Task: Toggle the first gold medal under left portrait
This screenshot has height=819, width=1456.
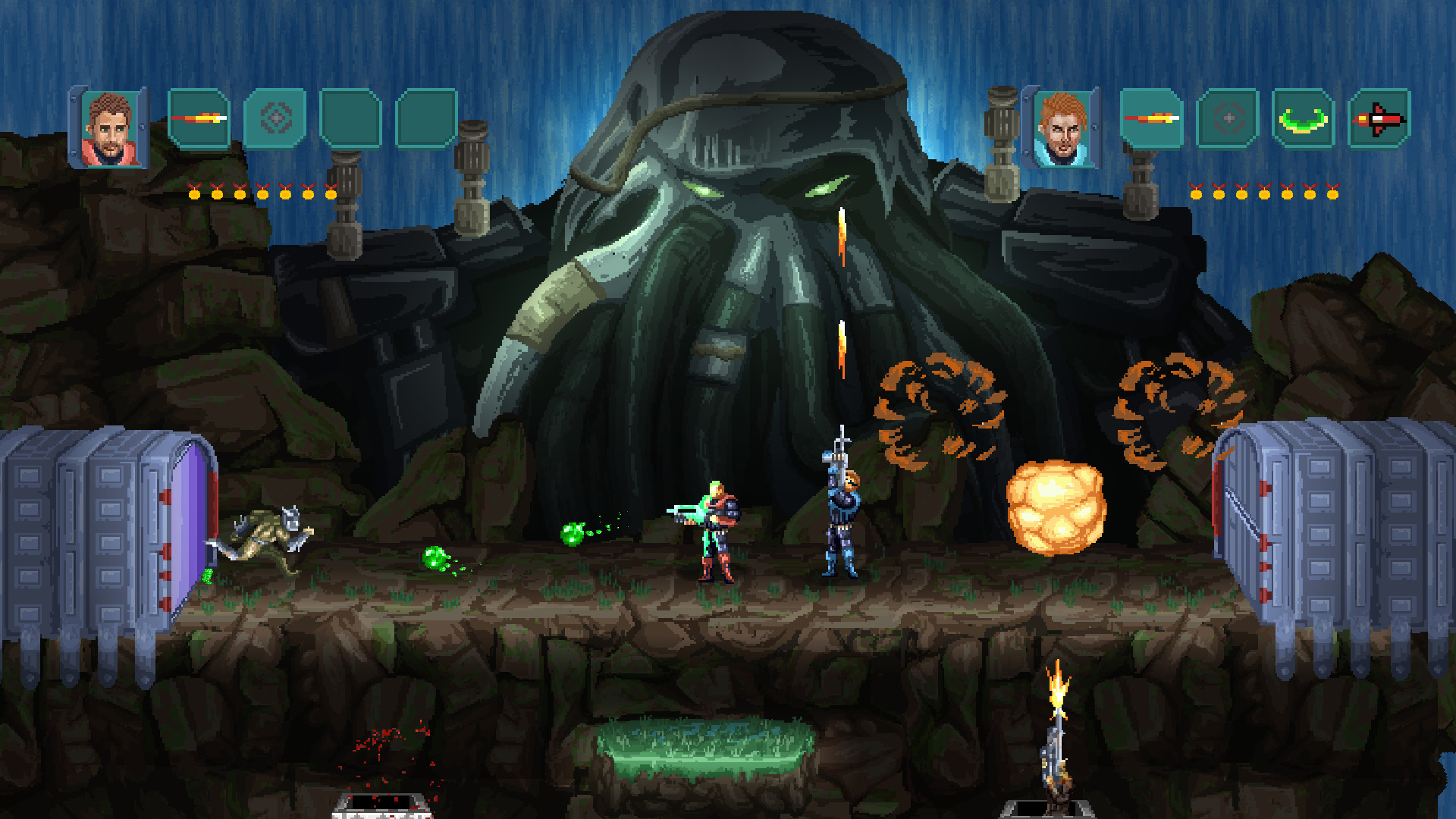Action: click(x=196, y=193)
